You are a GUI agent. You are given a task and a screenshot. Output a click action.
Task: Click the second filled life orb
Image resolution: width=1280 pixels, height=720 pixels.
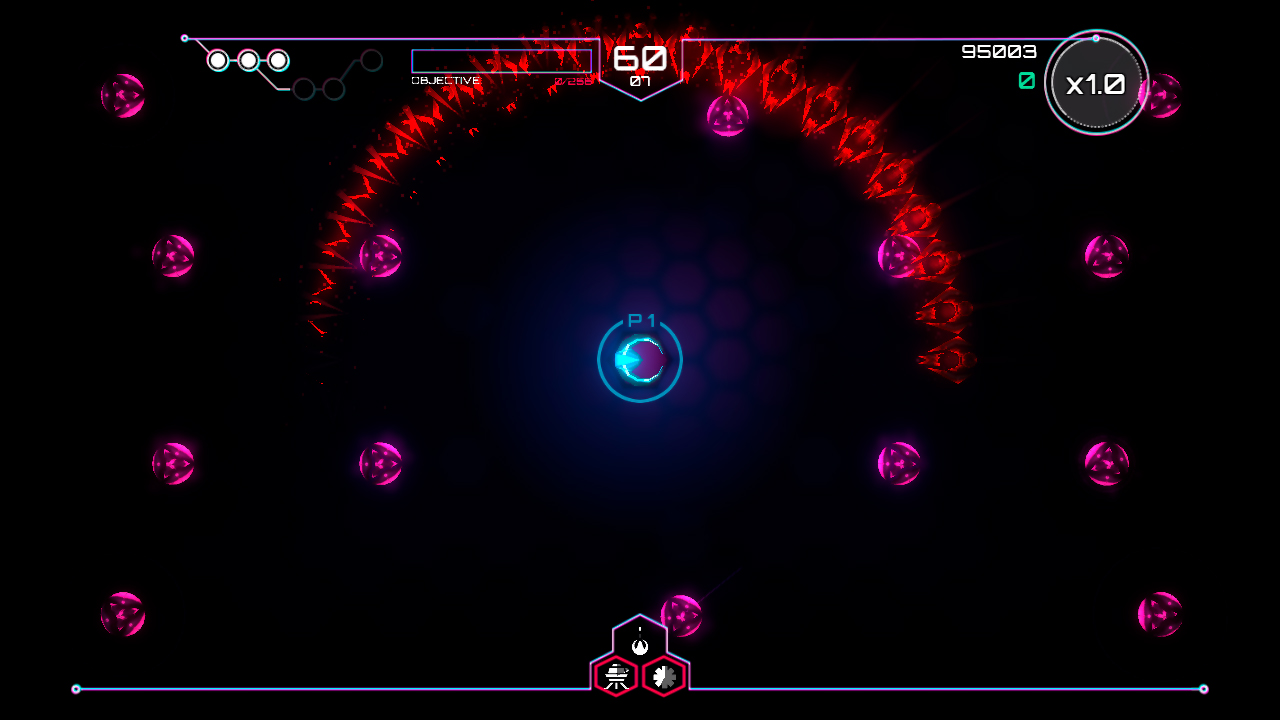click(247, 60)
